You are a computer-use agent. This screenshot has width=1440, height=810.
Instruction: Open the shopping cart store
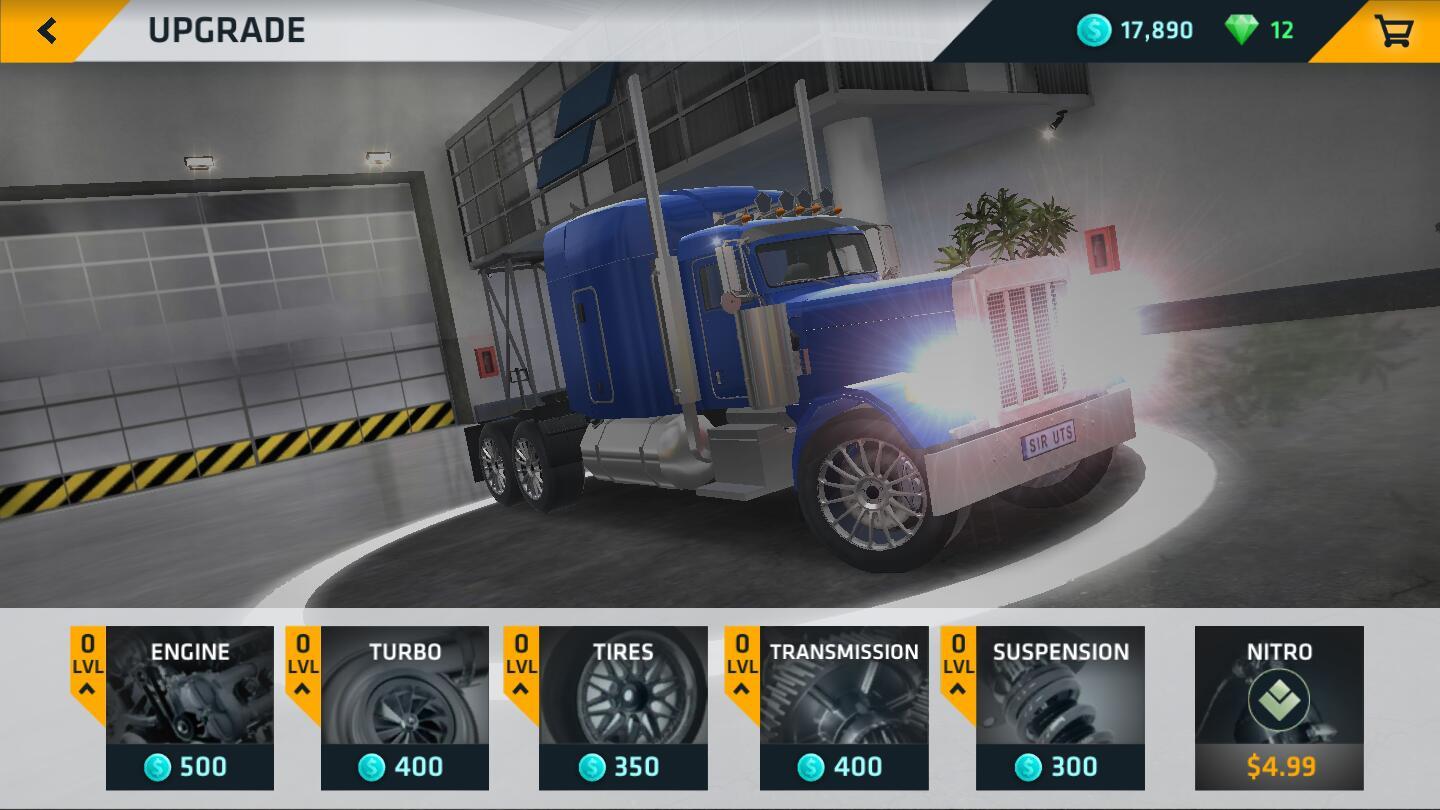(x=1393, y=31)
